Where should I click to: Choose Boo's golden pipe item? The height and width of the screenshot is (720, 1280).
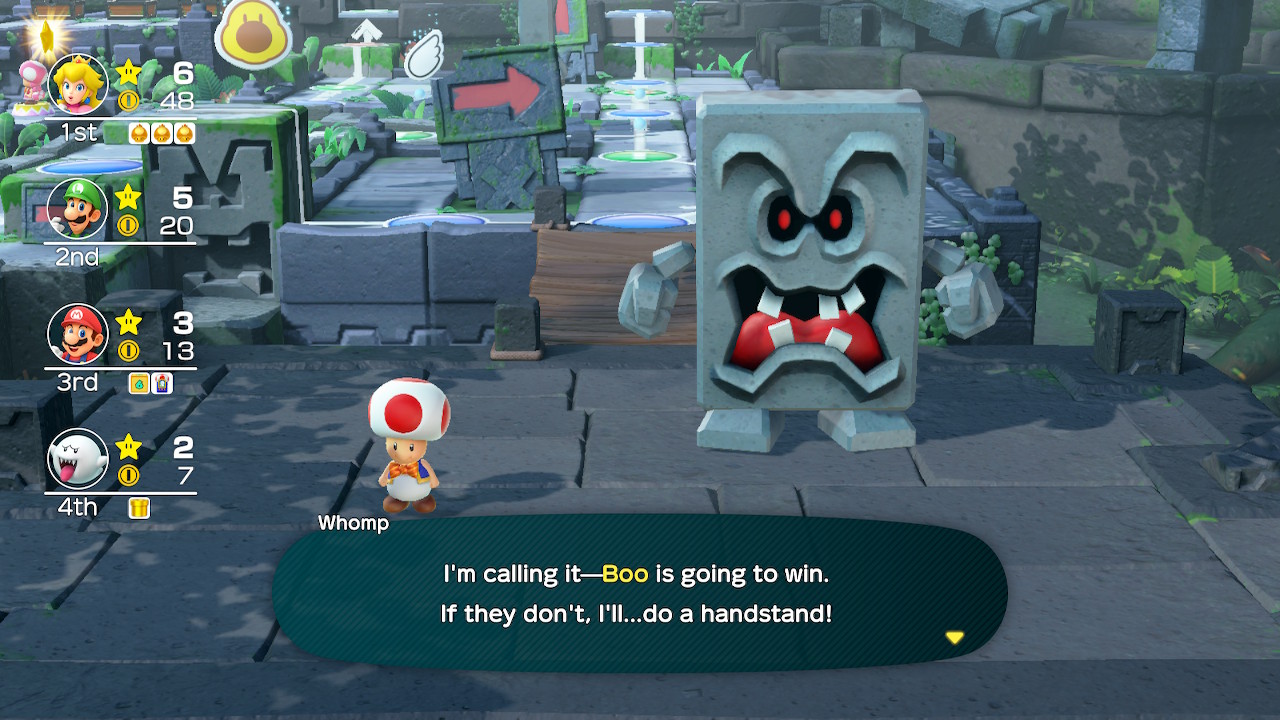(x=139, y=508)
